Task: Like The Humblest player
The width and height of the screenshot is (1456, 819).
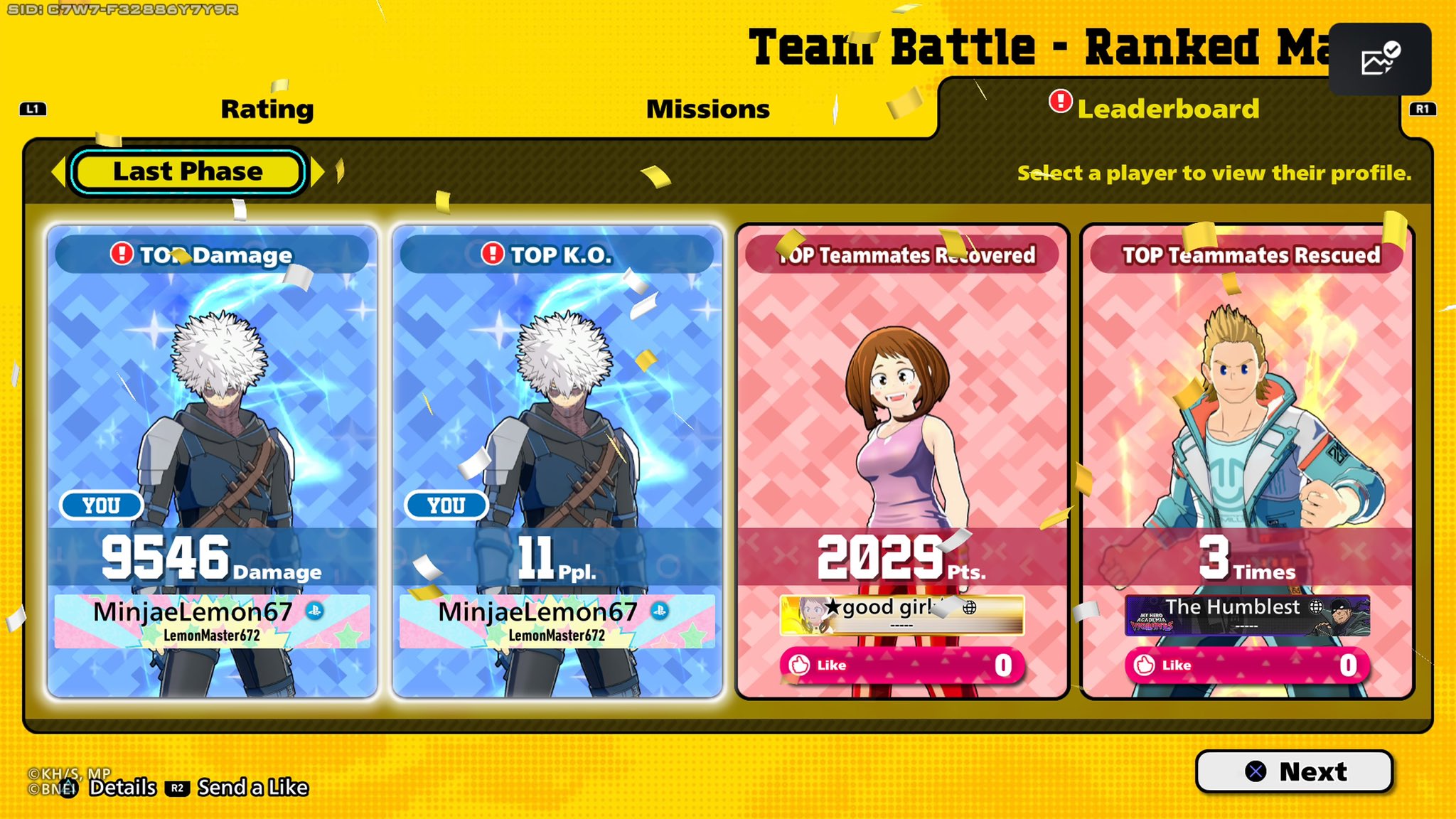Action: tap(1246, 665)
